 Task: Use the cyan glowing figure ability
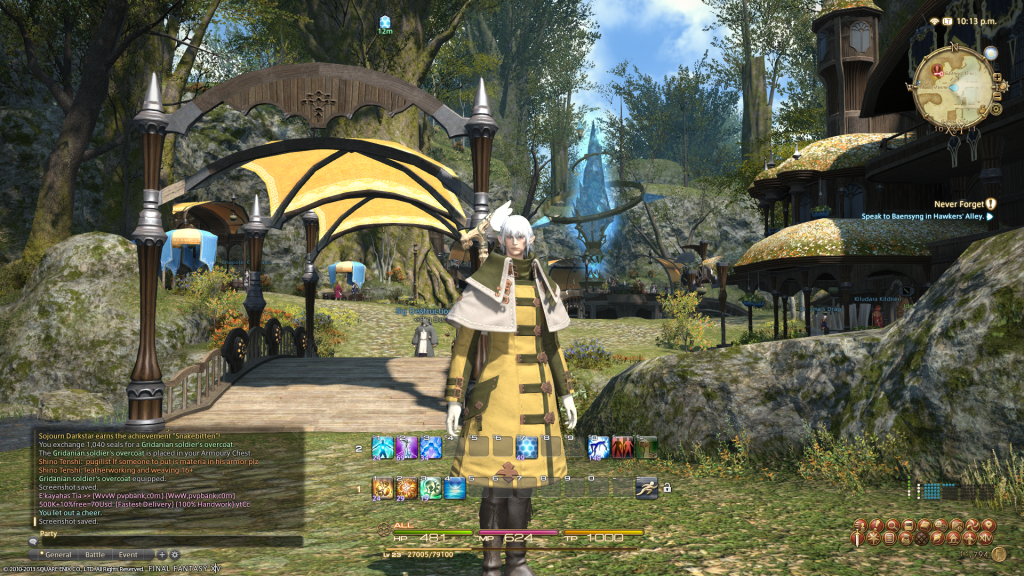point(383,448)
